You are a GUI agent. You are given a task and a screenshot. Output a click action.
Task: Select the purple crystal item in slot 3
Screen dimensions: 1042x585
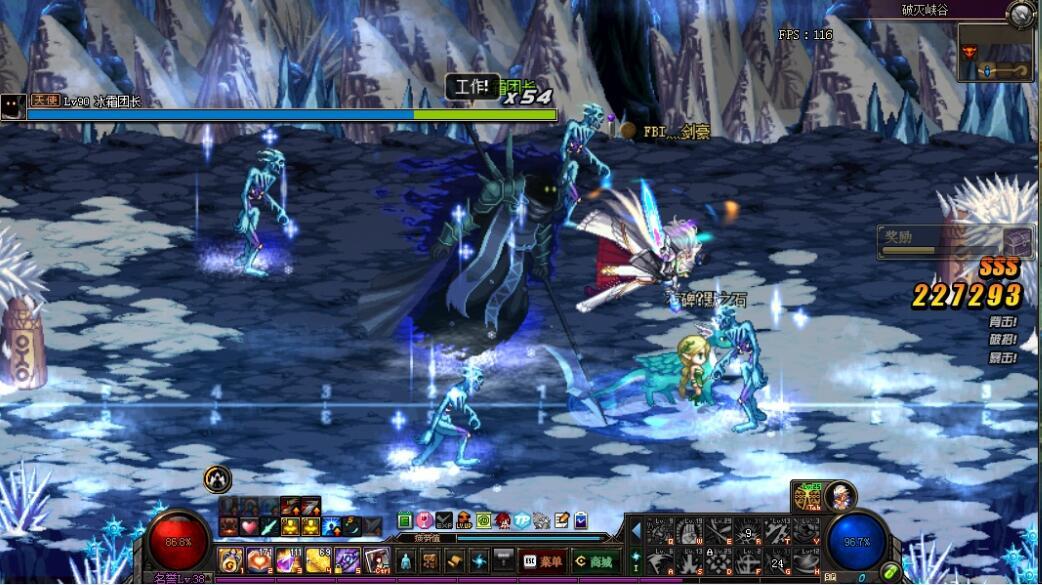[290, 560]
